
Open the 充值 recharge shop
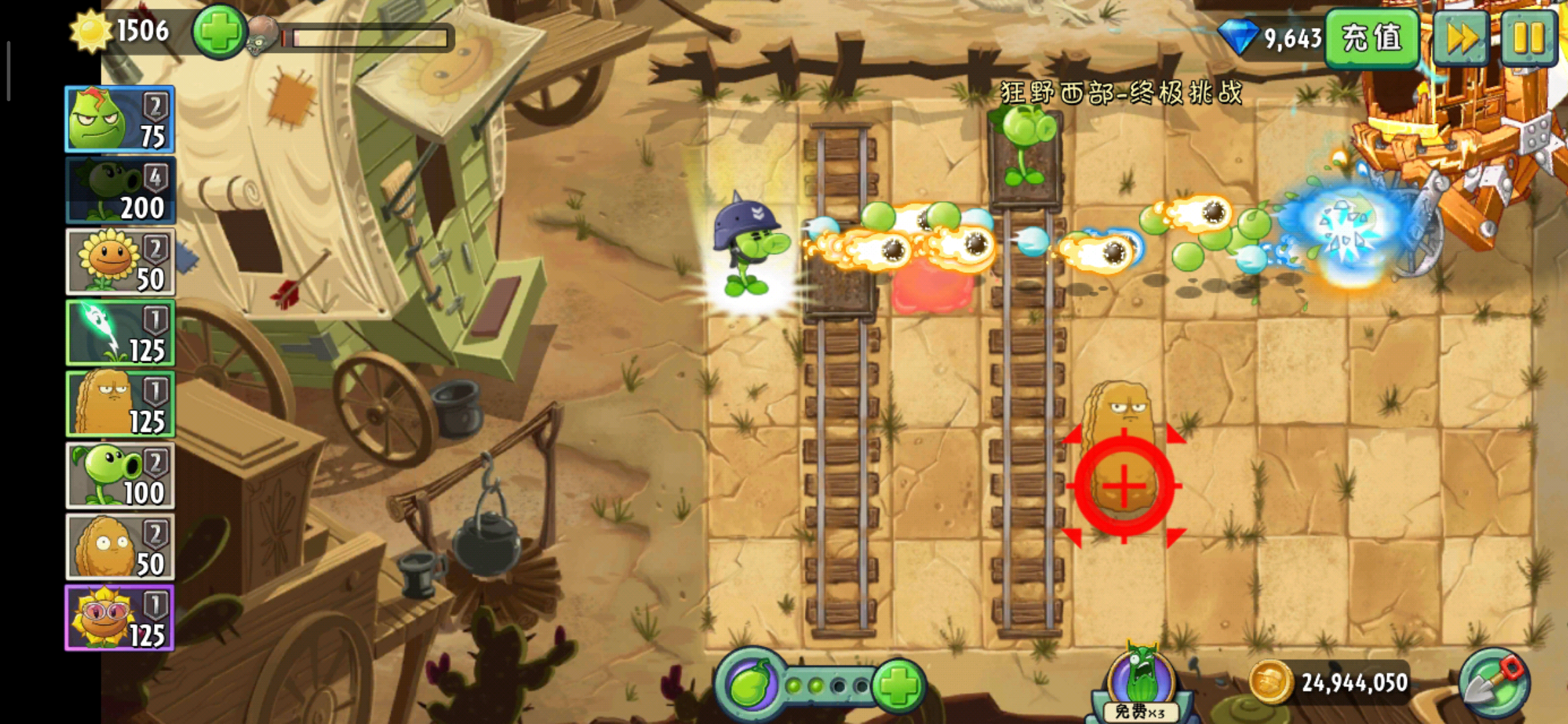pos(1372,38)
